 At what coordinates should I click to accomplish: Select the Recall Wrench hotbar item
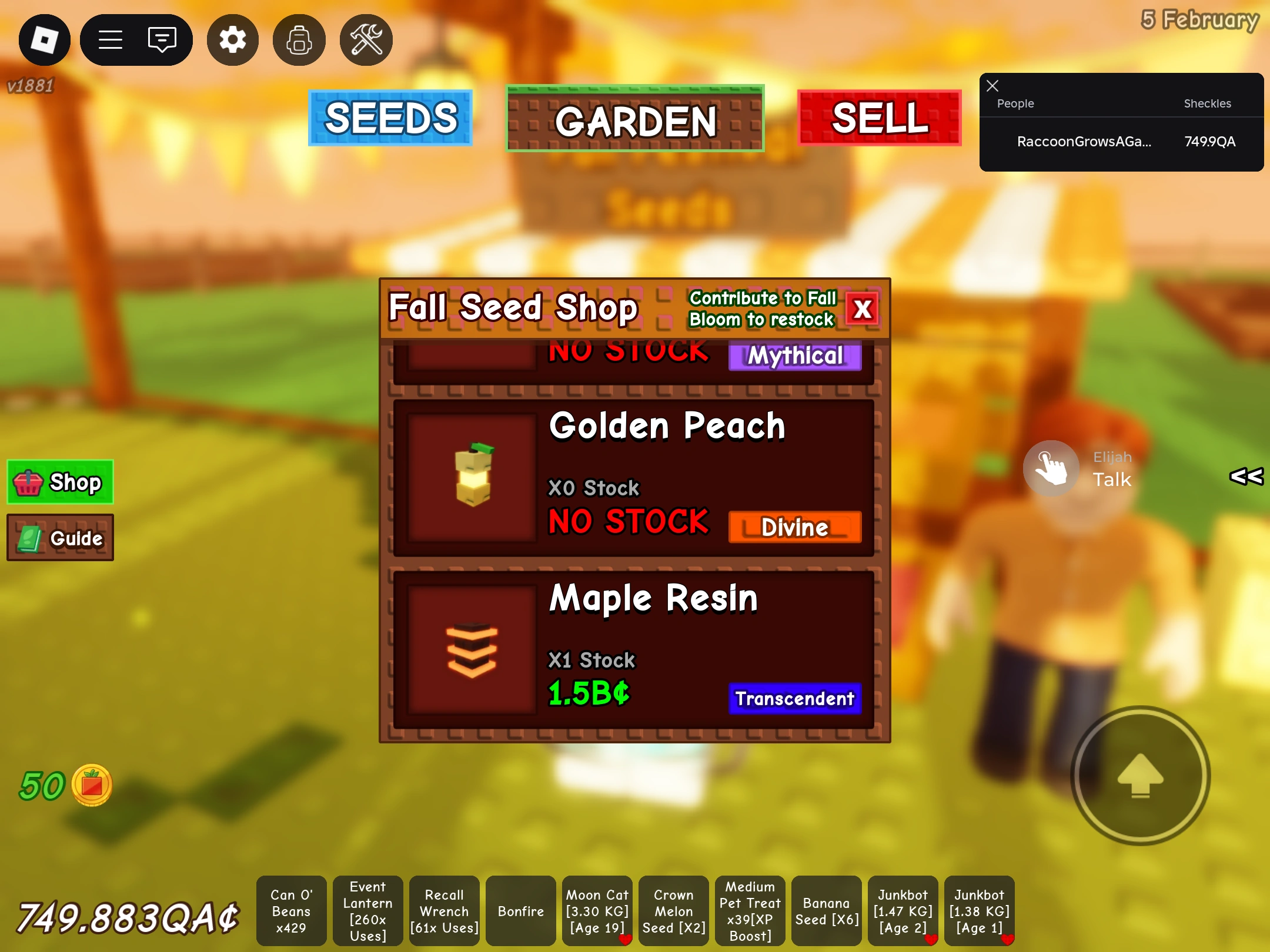[x=444, y=911]
